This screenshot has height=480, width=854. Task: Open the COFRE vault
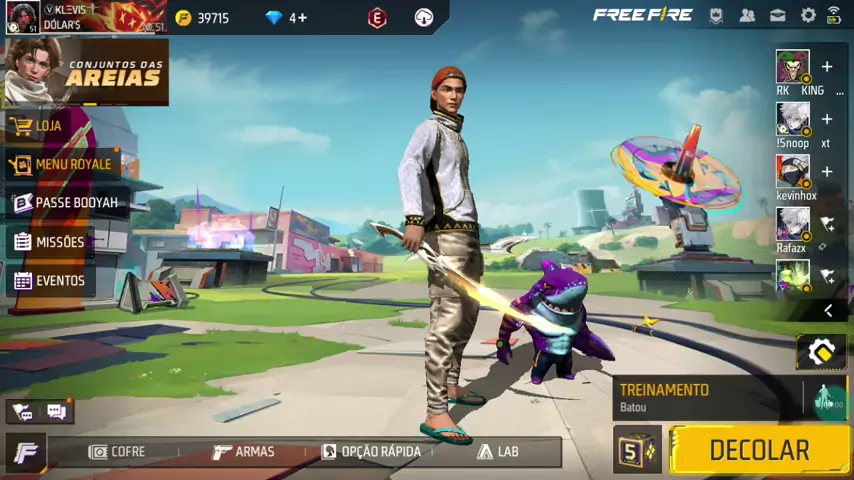(x=117, y=452)
